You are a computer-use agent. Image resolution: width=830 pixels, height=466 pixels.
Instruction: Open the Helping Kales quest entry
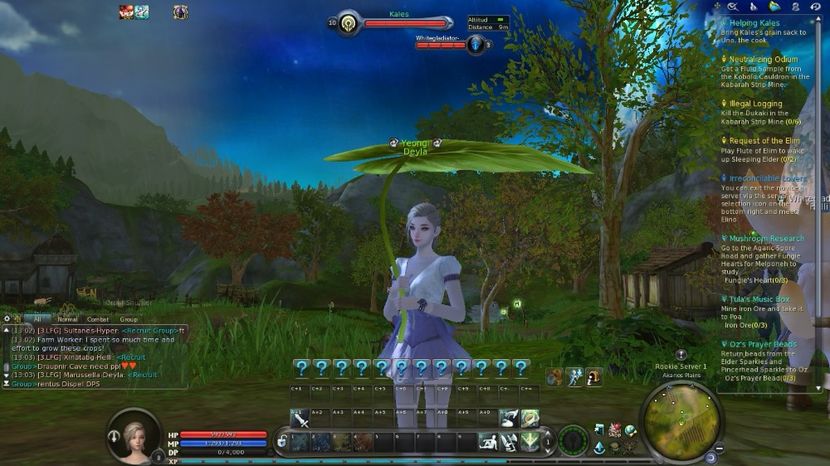click(754, 22)
